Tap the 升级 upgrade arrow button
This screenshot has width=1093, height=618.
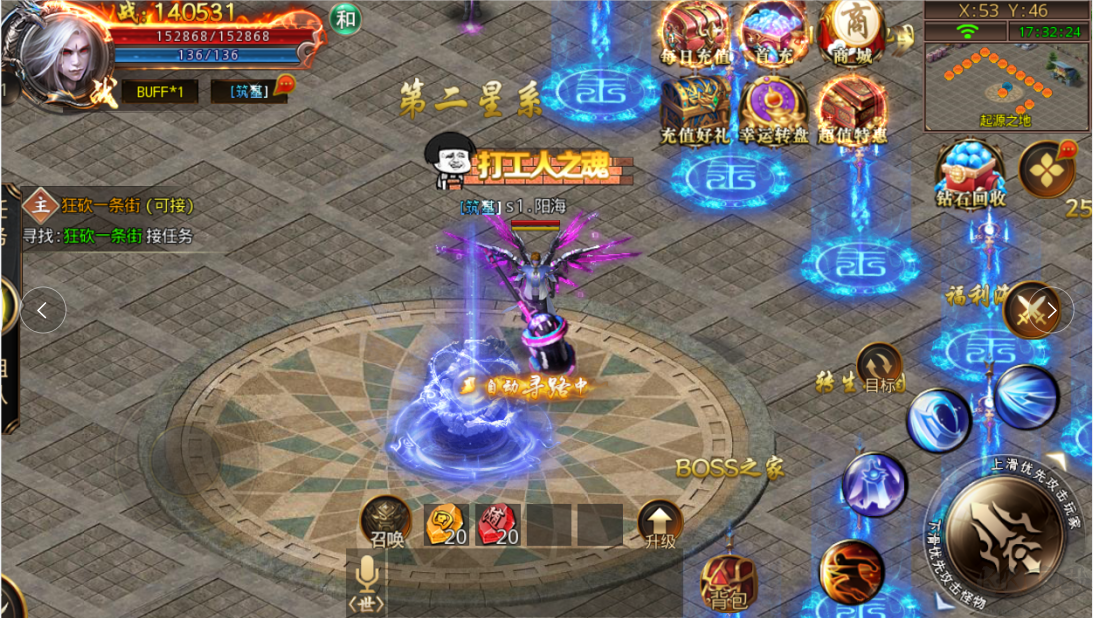(660, 523)
